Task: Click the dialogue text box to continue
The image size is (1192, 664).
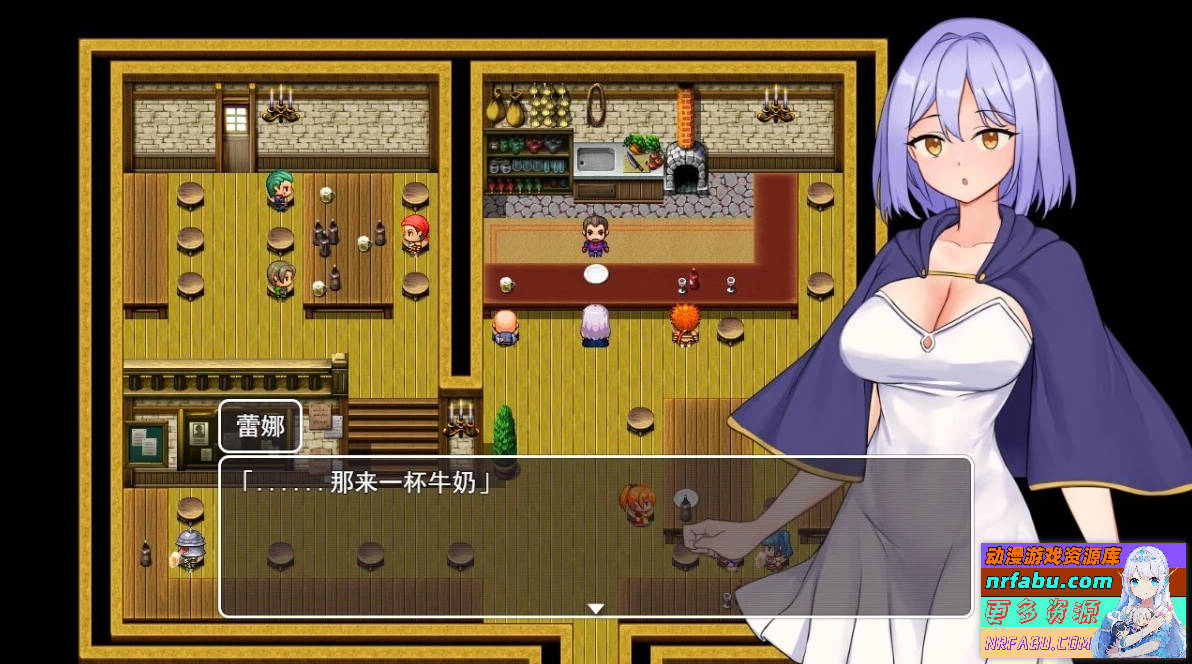Action: pyautogui.click(x=595, y=537)
